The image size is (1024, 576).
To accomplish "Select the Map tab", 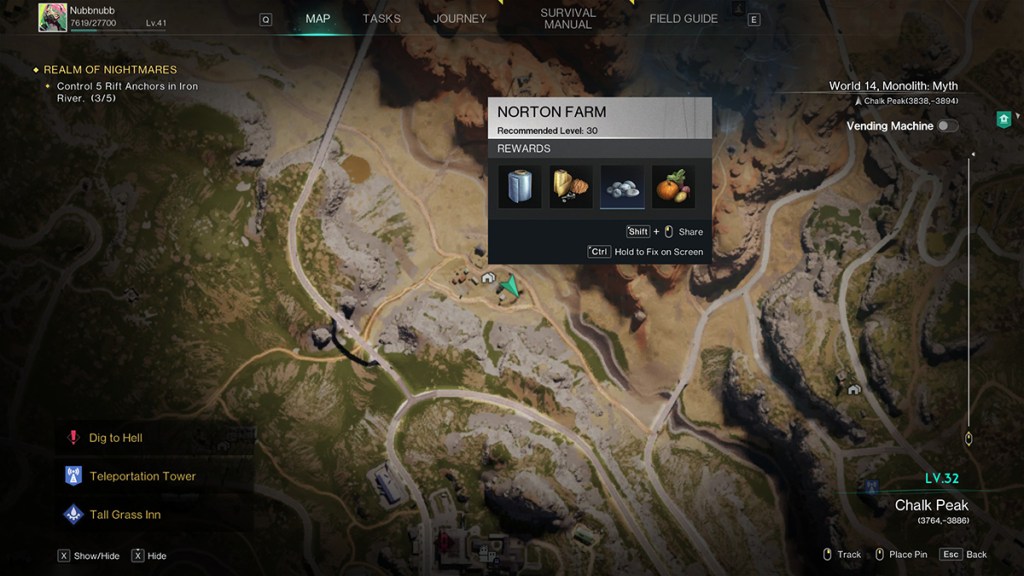I will (318, 19).
